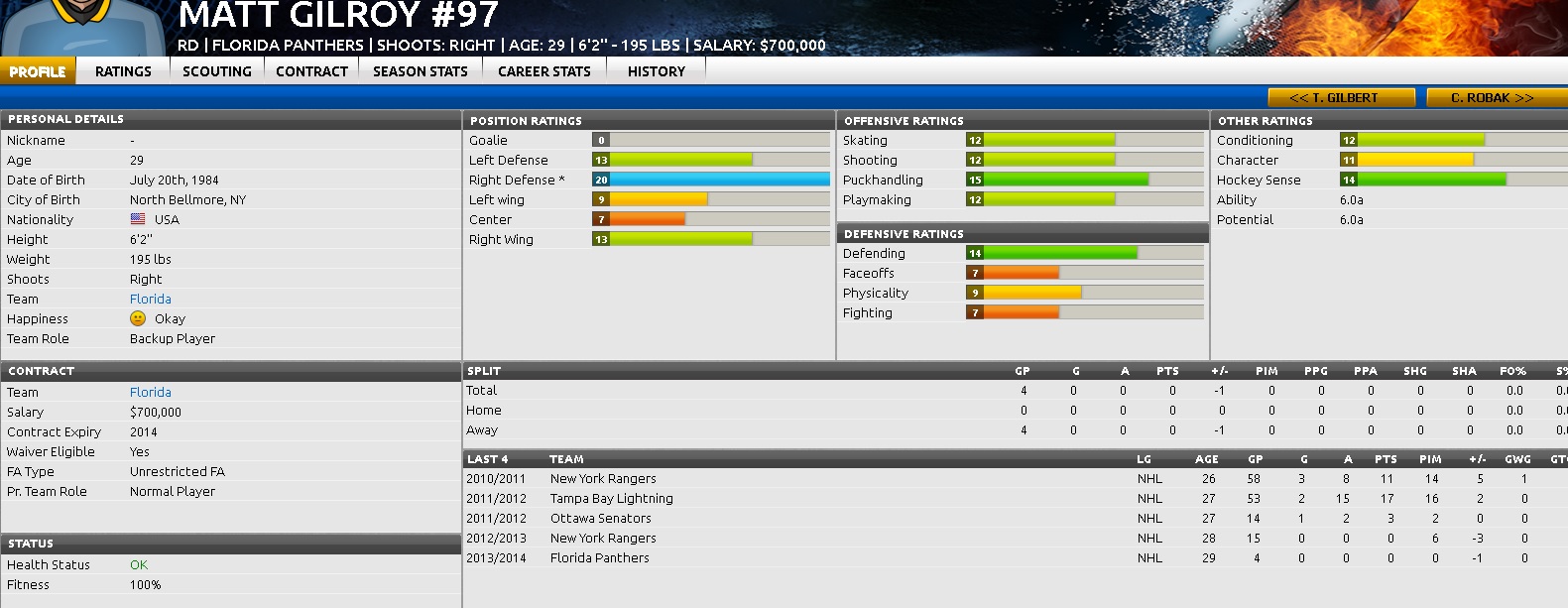Image resolution: width=1568 pixels, height=608 pixels.
Task: Open the Career Stats tab
Action: 543,71
